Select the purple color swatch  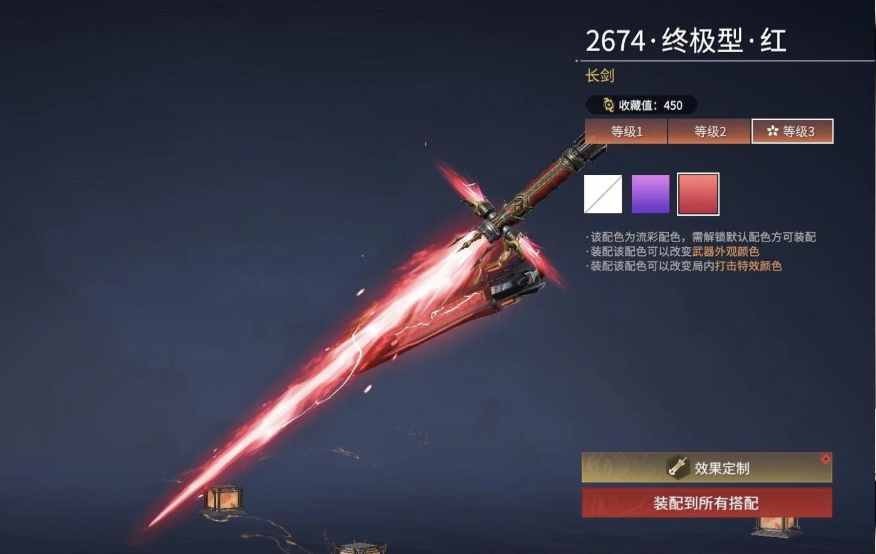click(x=650, y=194)
